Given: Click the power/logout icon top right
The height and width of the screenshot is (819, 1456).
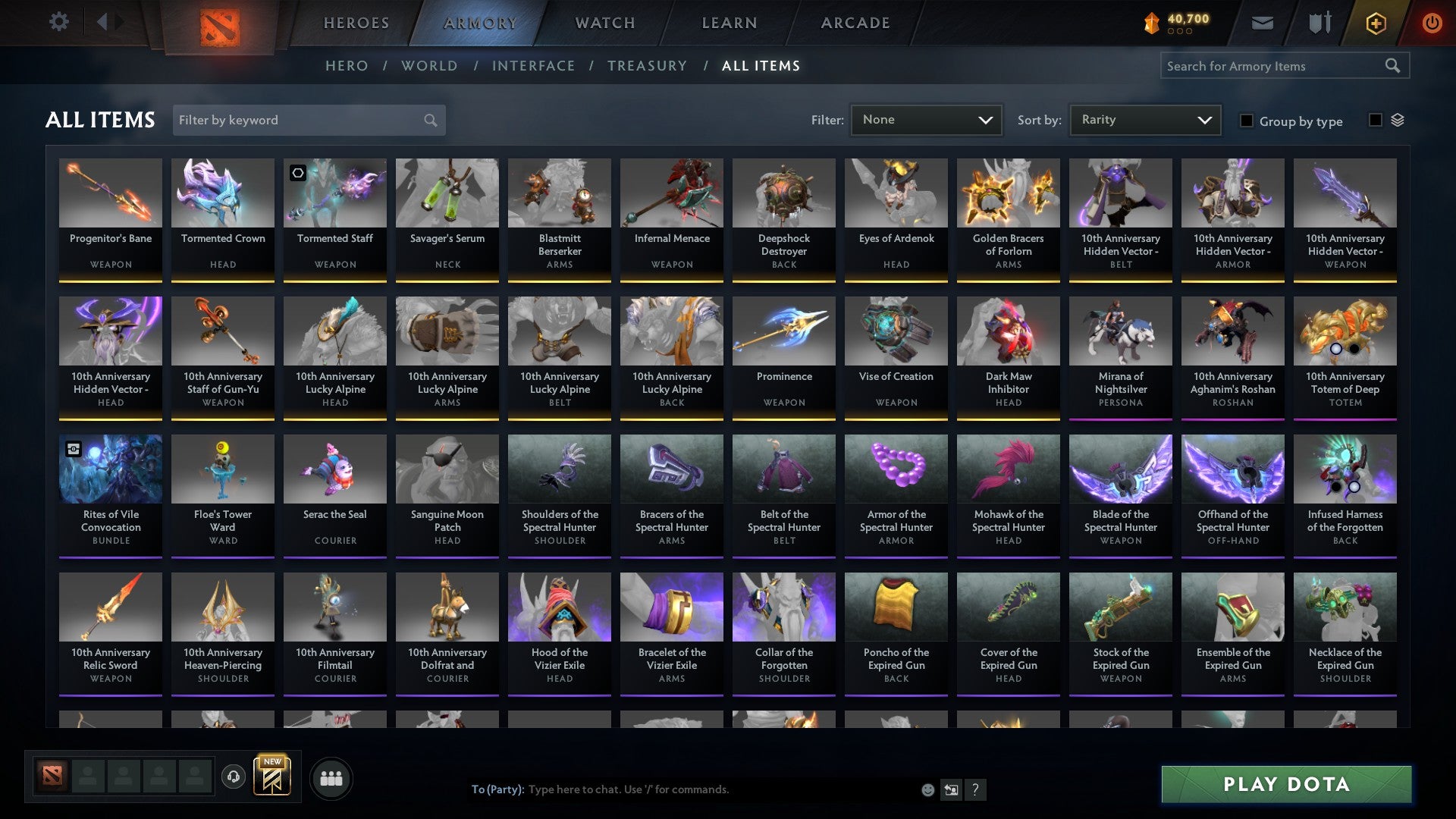Looking at the screenshot, I should 1432,22.
